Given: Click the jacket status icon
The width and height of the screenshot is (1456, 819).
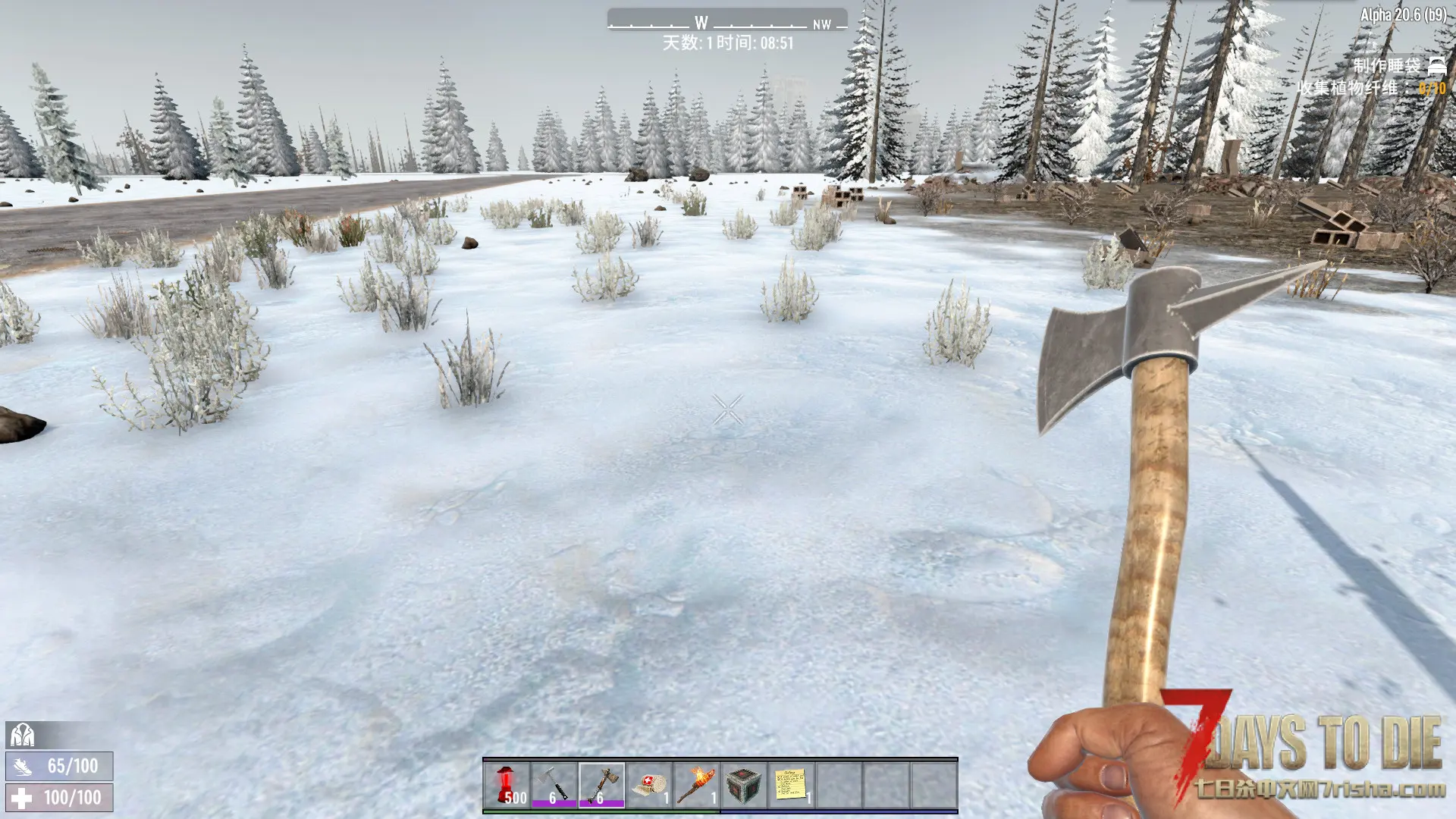Looking at the screenshot, I should click(x=22, y=735).
